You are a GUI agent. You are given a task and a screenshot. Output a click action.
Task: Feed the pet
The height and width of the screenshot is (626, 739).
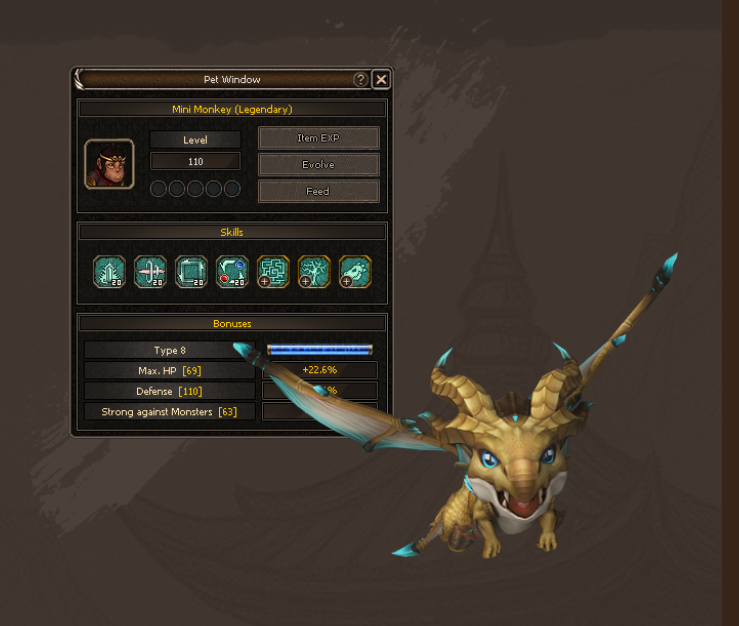coord(318,191)
